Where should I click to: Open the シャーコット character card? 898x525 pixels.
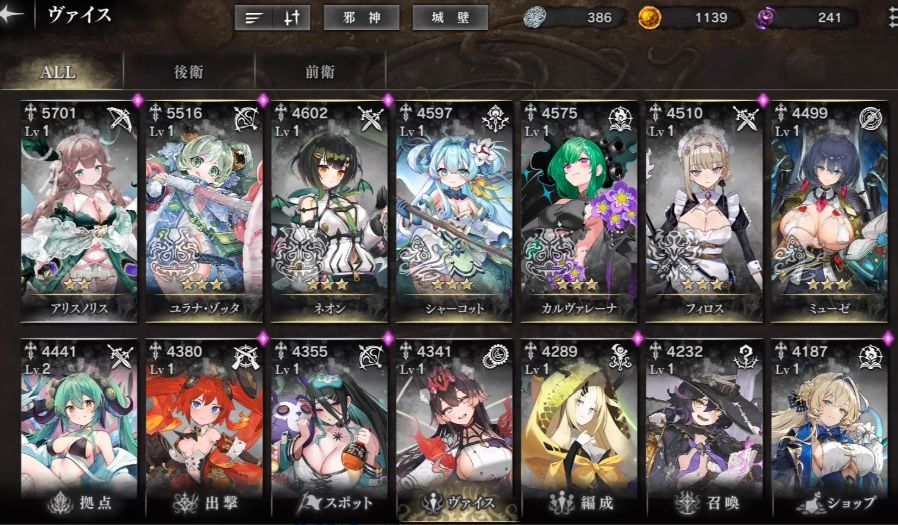coord(454,210)
